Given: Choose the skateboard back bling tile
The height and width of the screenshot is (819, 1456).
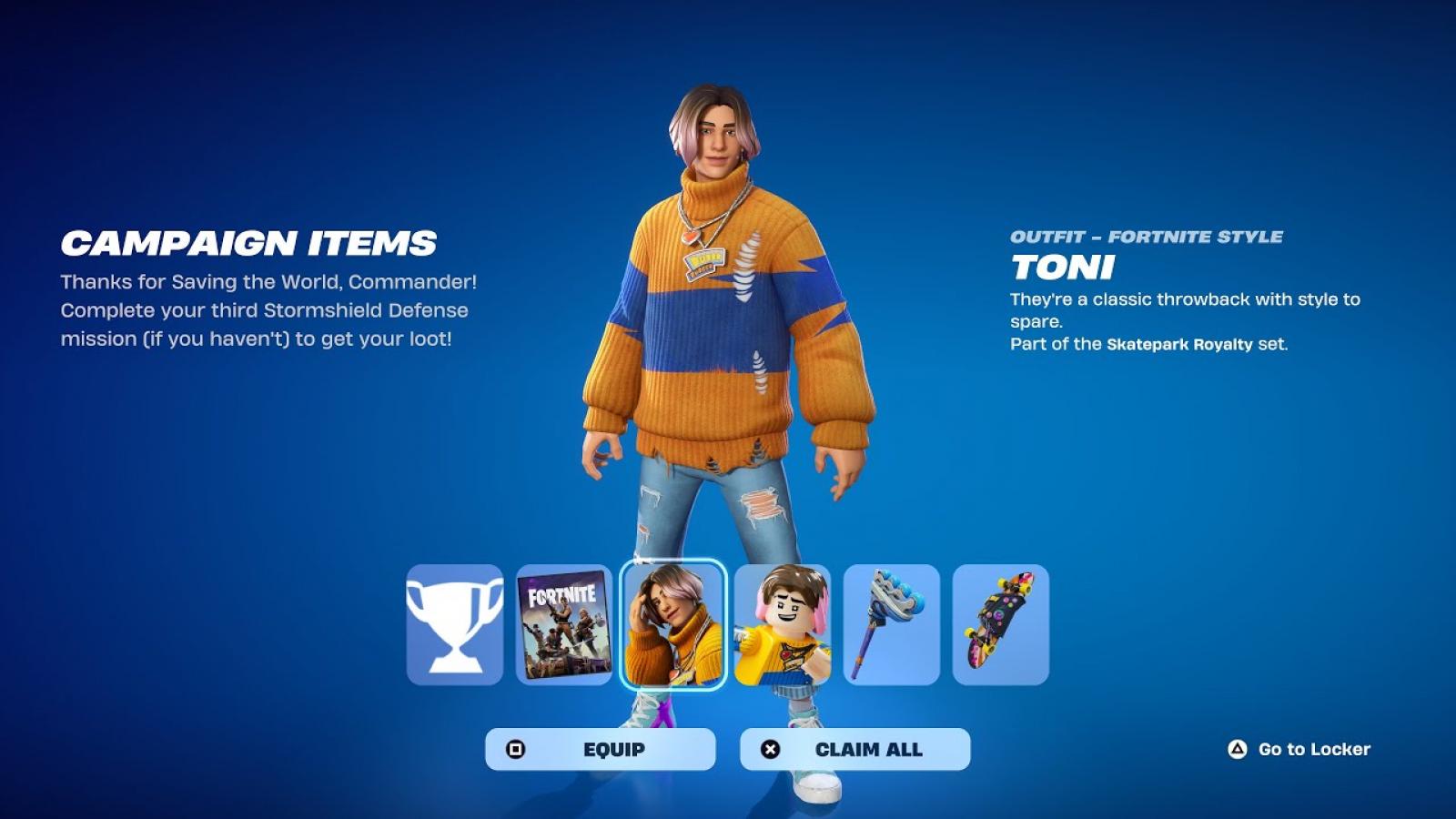Looking at the screenshot, I should click(x=1001, y=624).
